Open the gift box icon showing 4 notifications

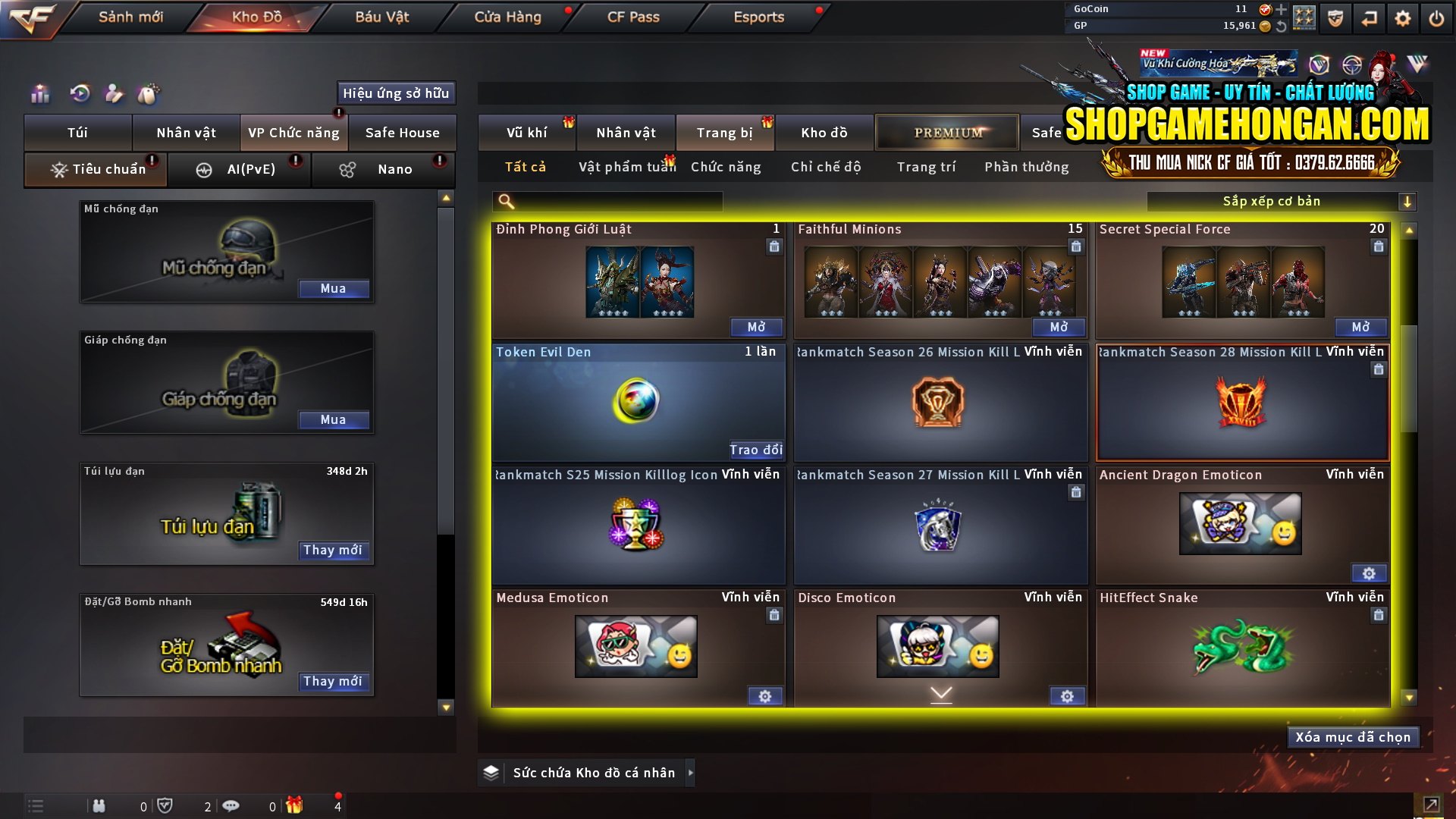[296, 806]
